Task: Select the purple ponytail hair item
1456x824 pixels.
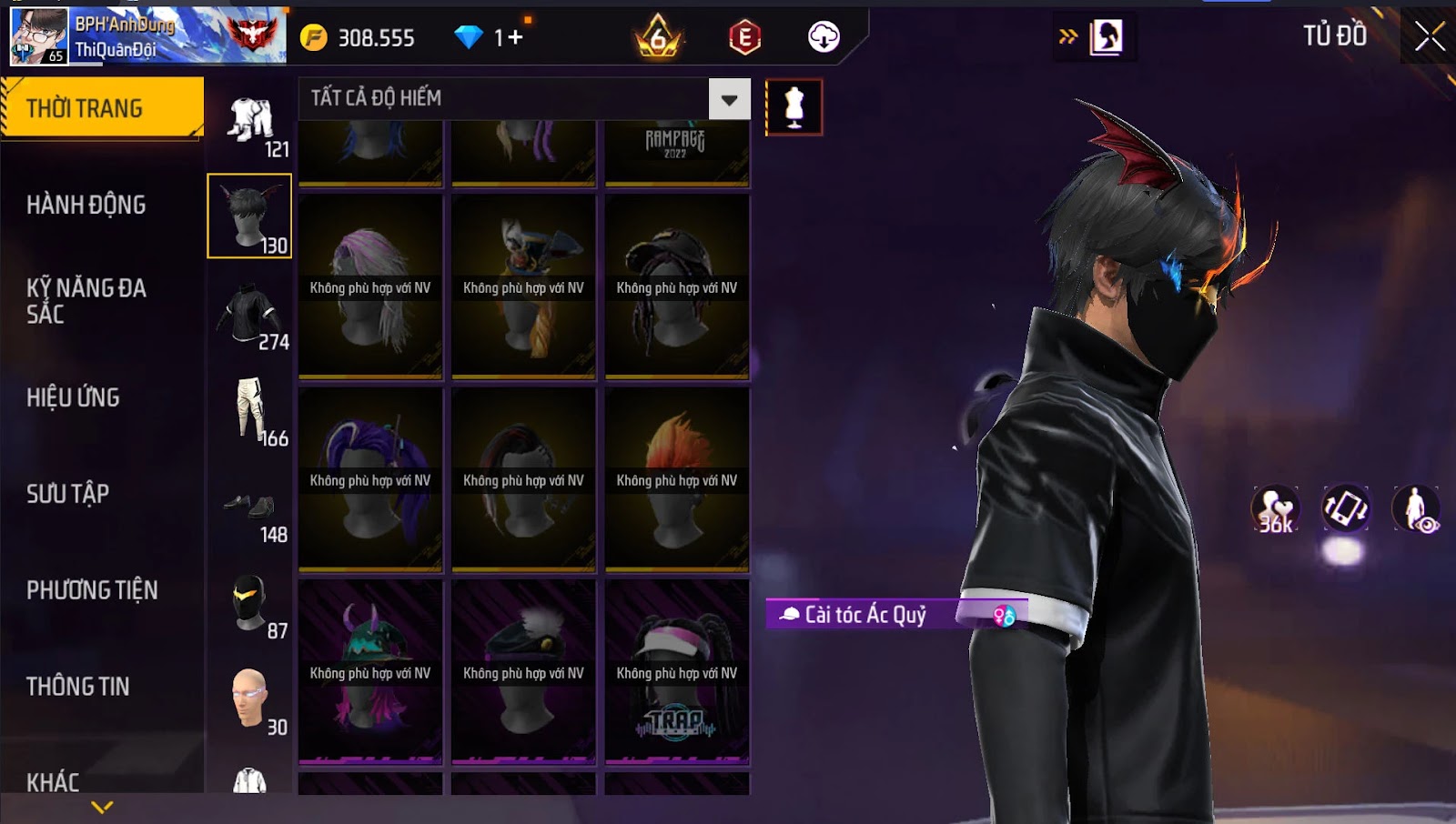Action: 370,479
